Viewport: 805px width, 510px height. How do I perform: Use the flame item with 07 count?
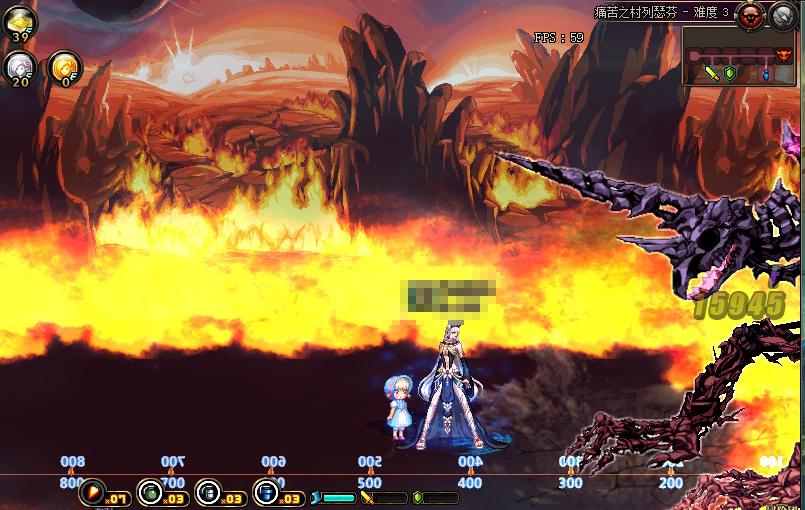(93, 491)
